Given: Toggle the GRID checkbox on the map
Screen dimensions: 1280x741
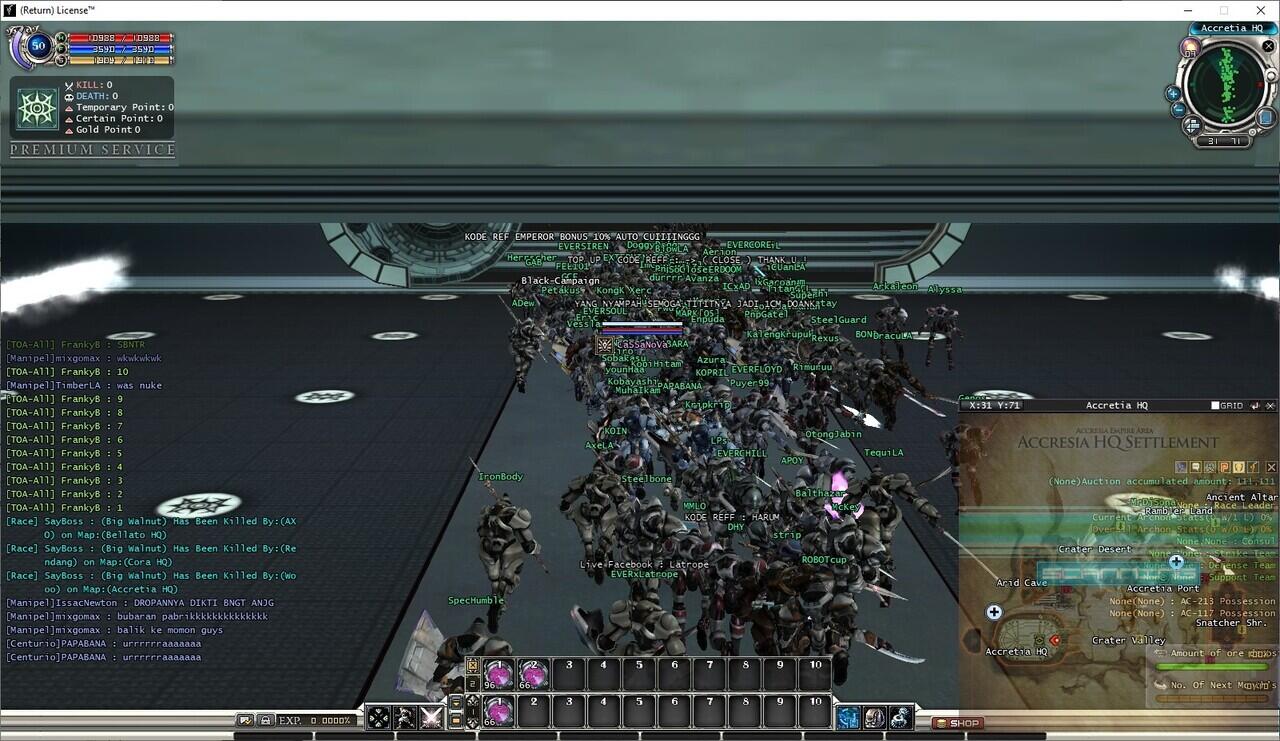Looking at the screenshot, I should pos(1215,406).
